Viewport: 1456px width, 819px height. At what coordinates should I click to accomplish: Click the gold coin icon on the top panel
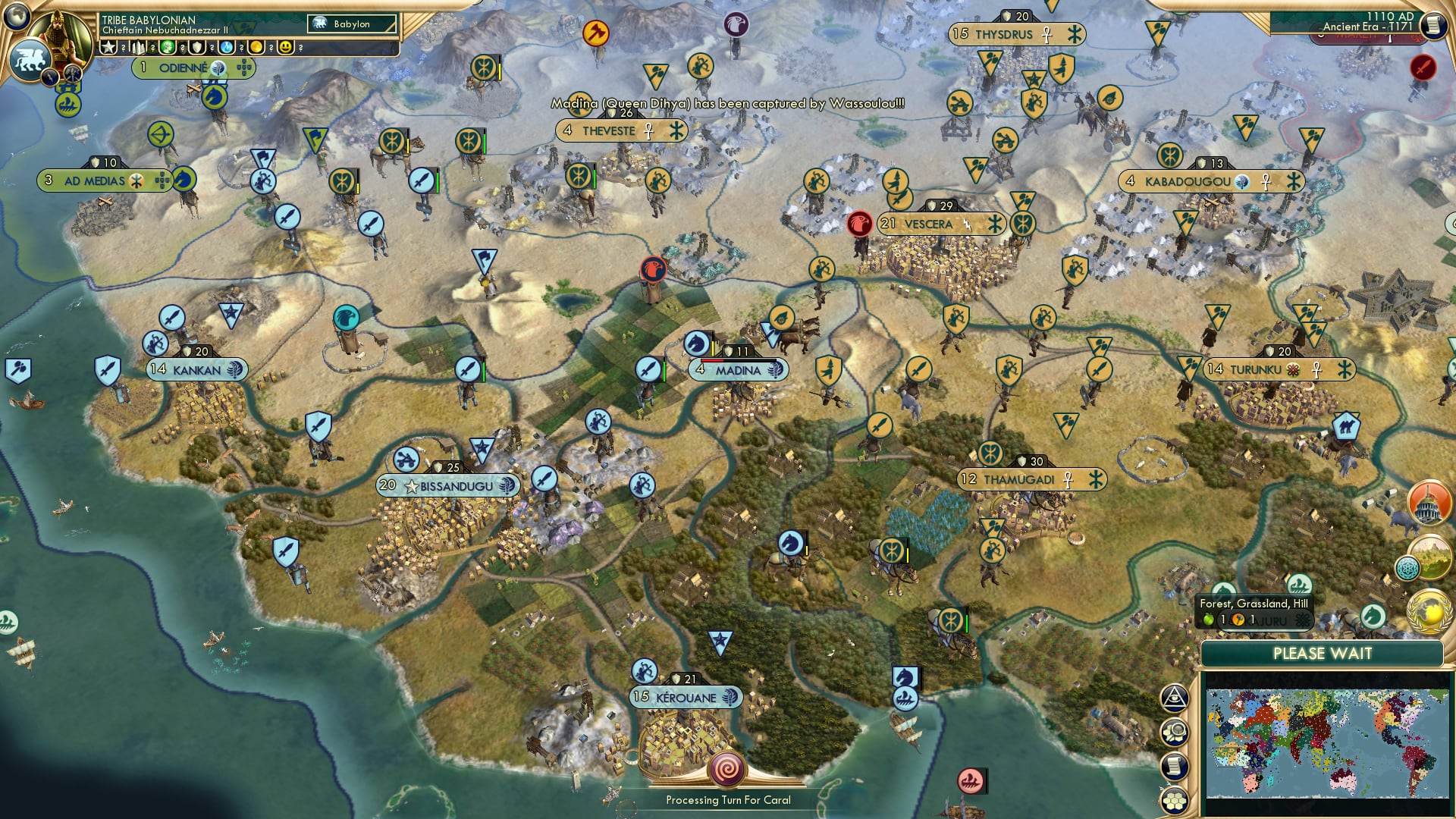tap(258, 47)
